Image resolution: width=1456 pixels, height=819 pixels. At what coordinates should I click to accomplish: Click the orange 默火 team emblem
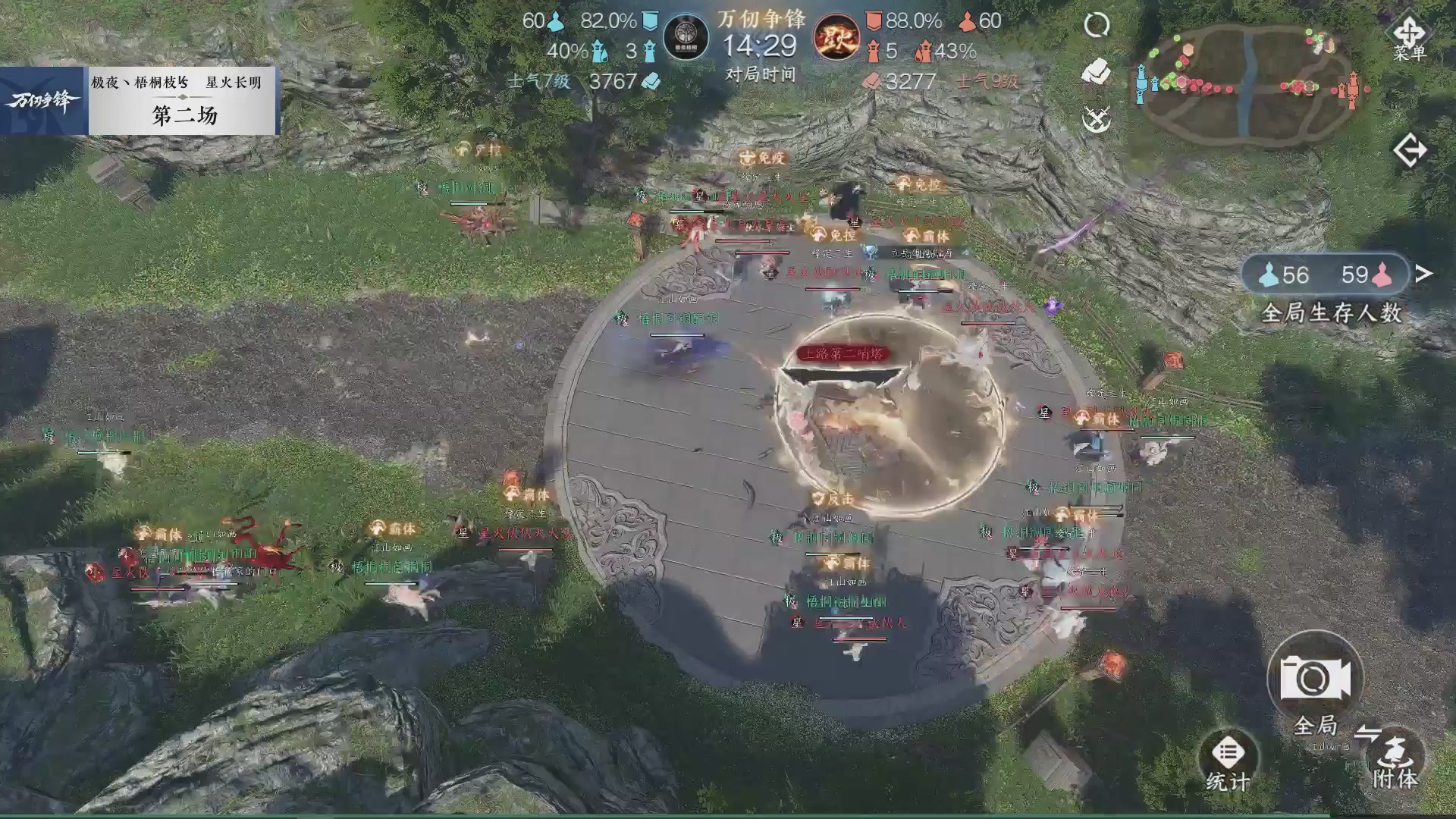[837, 36]
